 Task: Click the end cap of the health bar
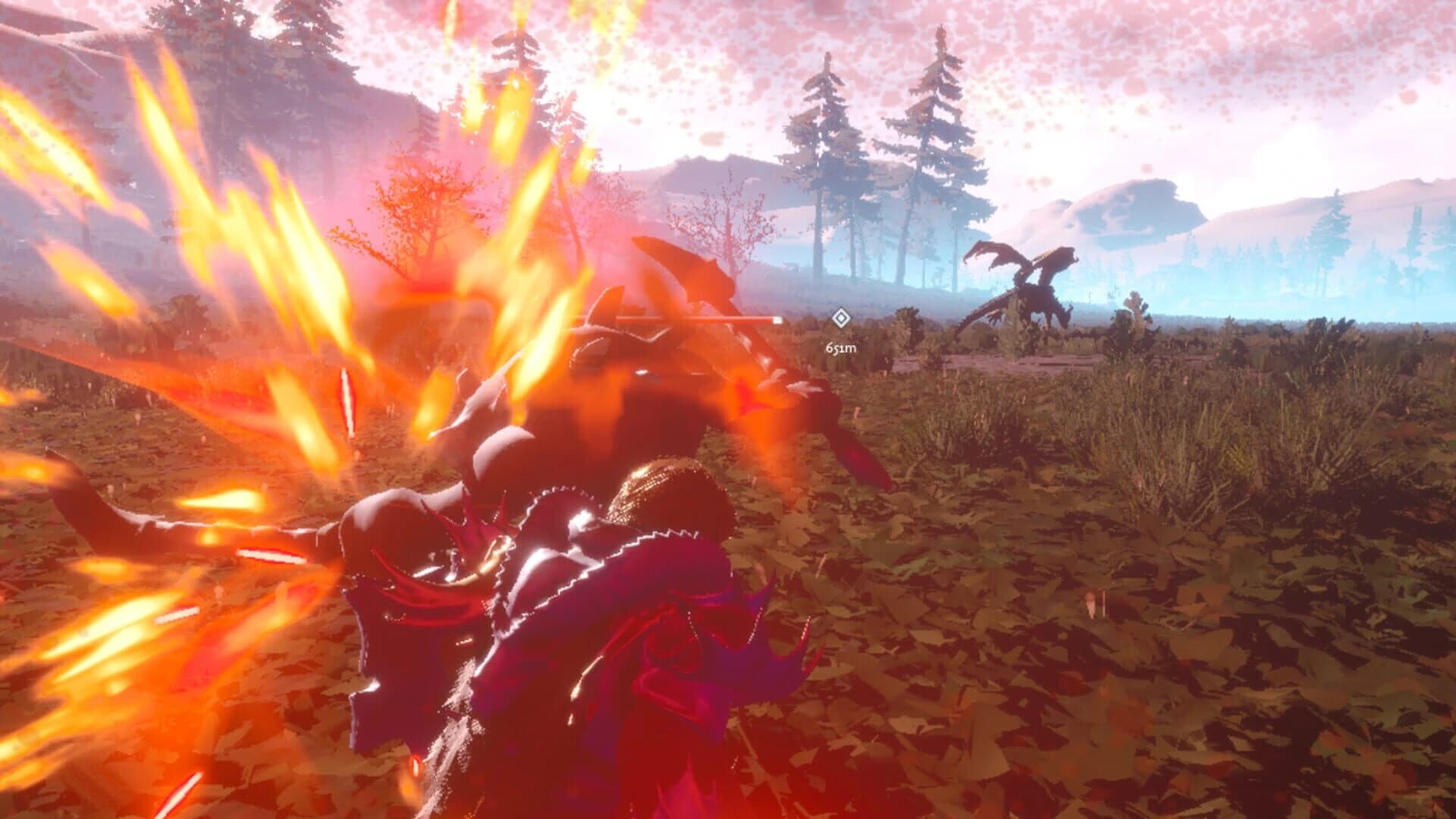click(776, 320)
